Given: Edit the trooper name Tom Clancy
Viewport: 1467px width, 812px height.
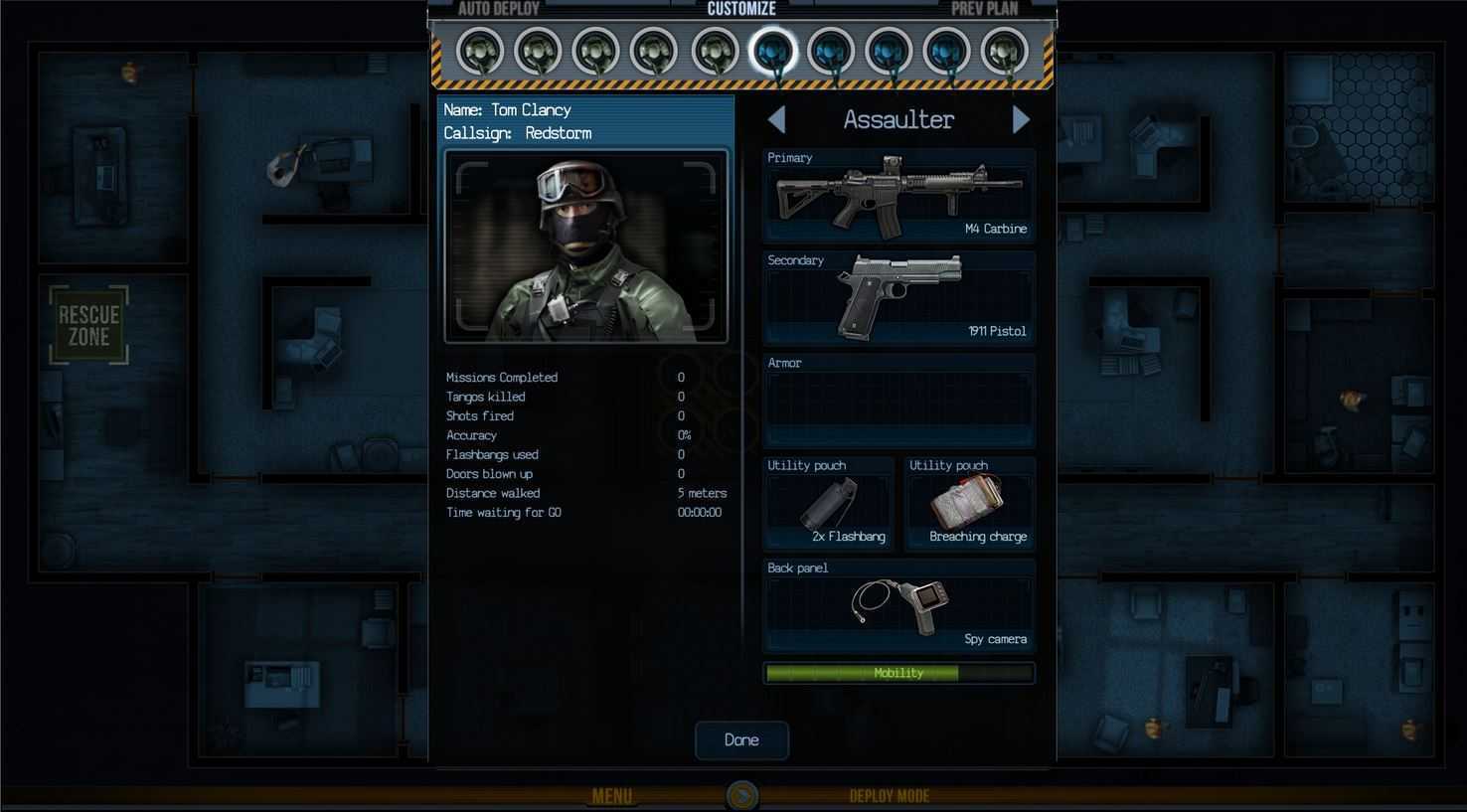Looking at the screenshot, I should (531, 110).
